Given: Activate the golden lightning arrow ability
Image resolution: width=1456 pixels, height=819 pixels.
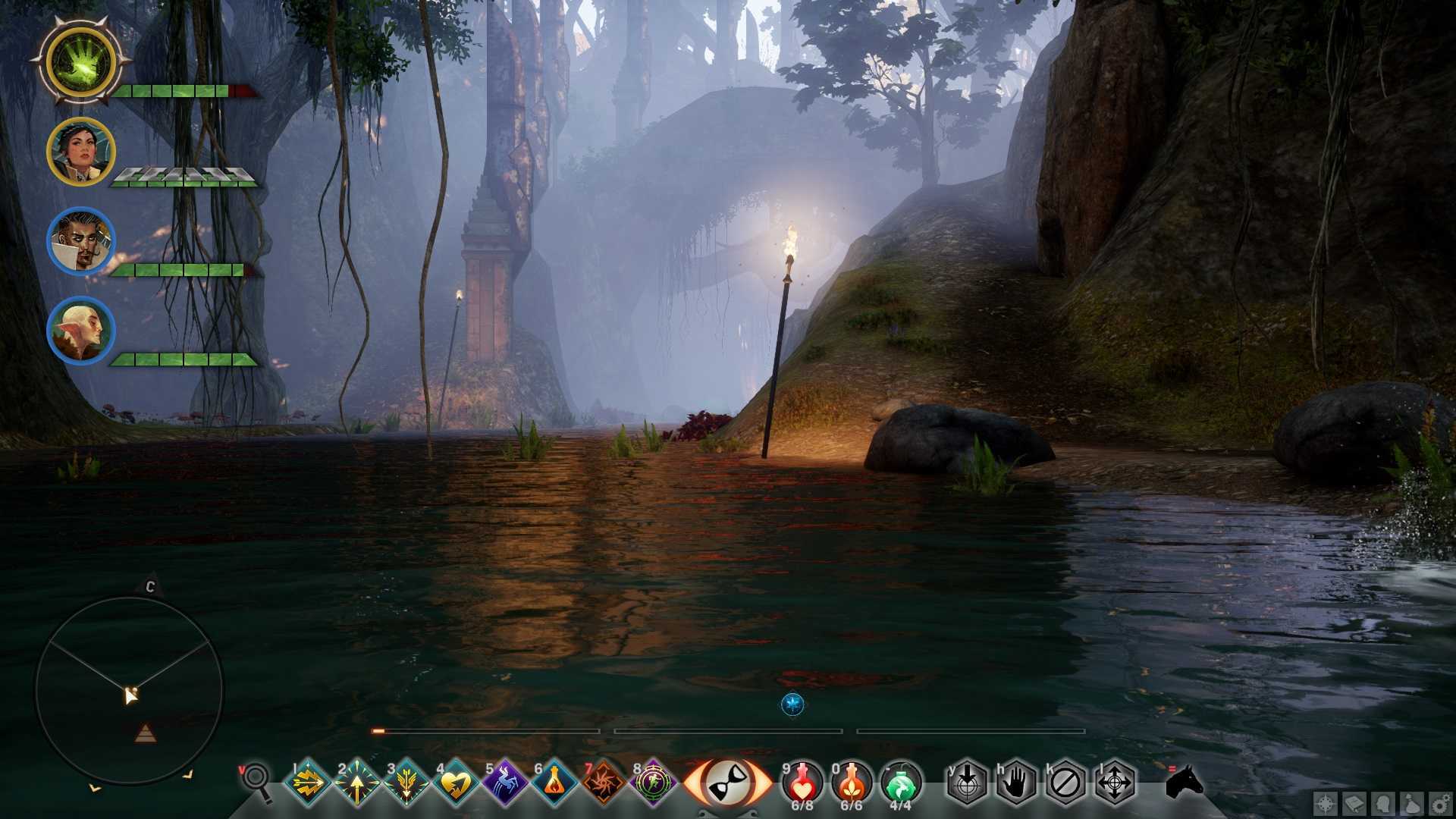Looking at the screenshot, I should [x=308, y=782].
